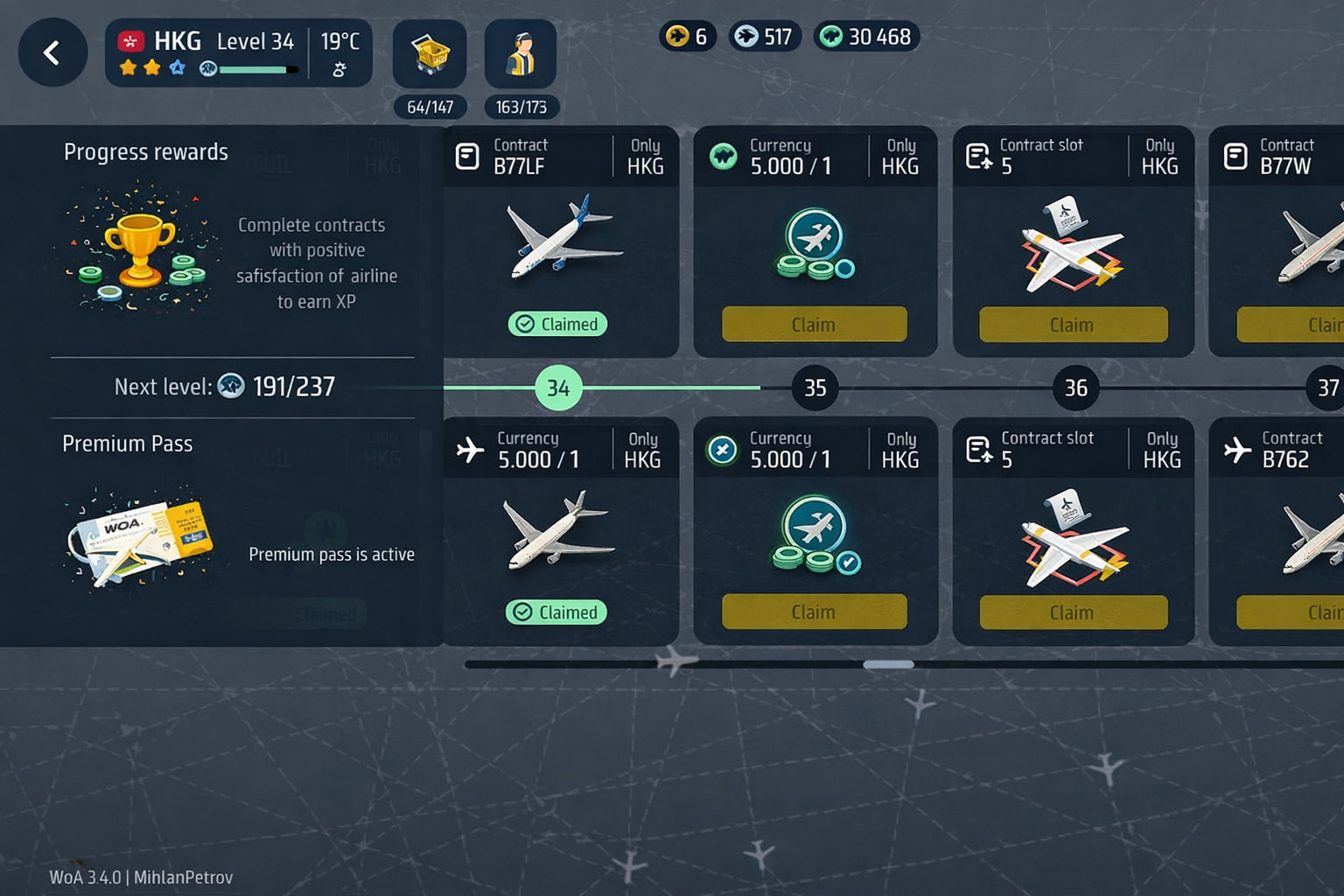Image resolution: width=1344 pixels, height=896 pixels.
Task: Select level marker 35 on progress track
Action: coord(815,388)
